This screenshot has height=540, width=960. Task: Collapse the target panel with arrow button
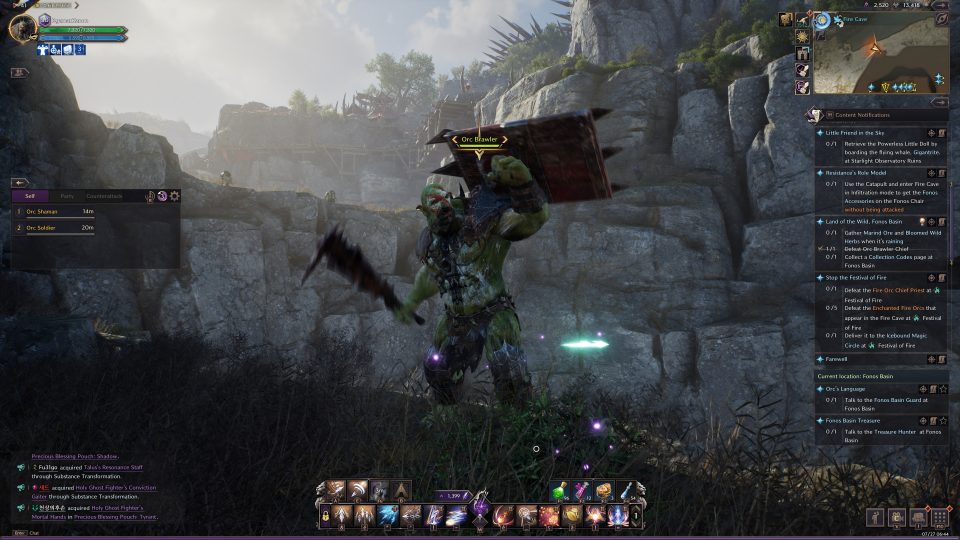pos(19,183)
